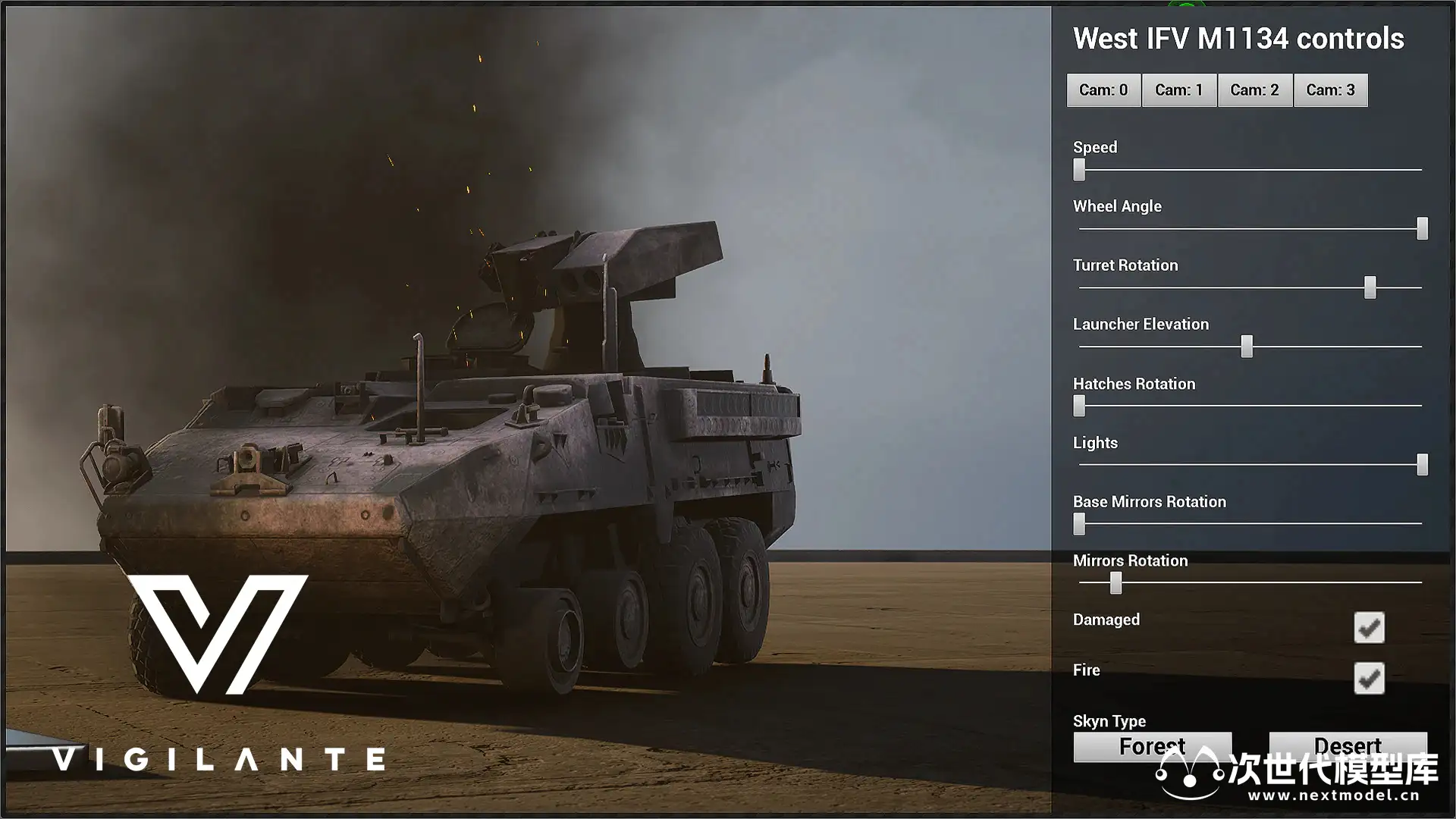Click the Mirrors Rotation slider handle
The image size is (1456, 819).
tap(1116, 582)
